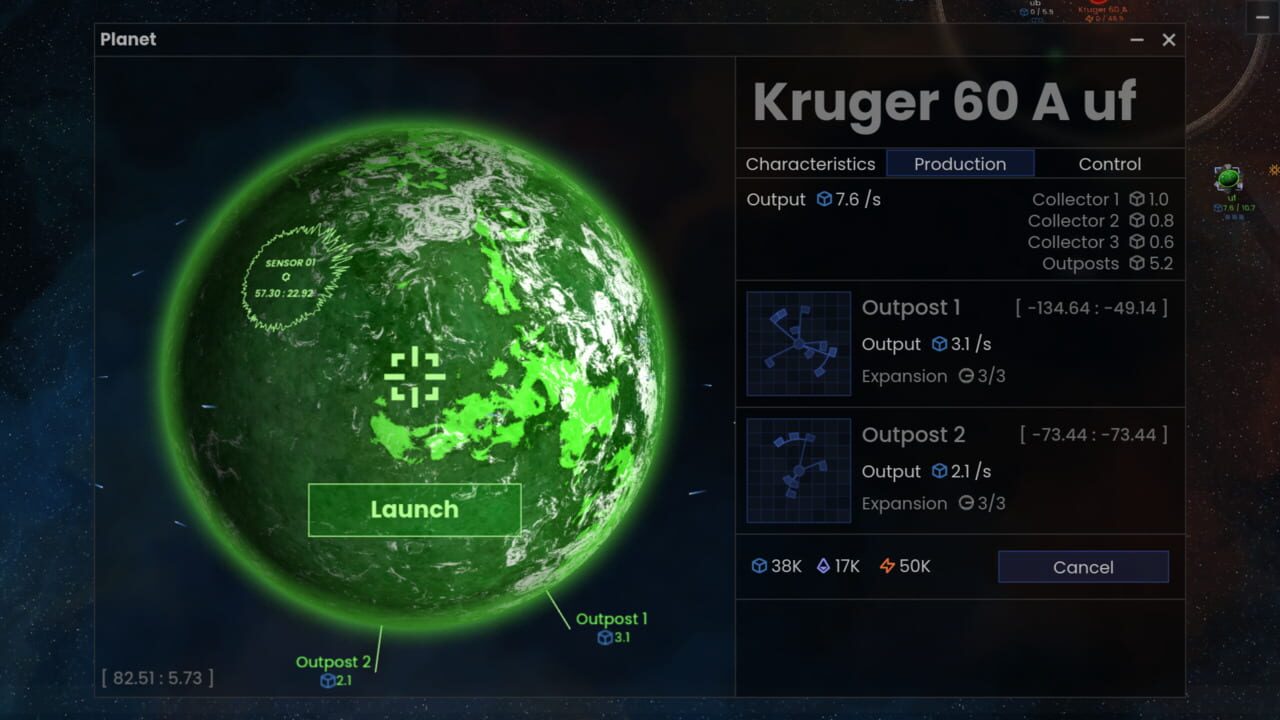Collapse the Output summary section

coord(775,199)
